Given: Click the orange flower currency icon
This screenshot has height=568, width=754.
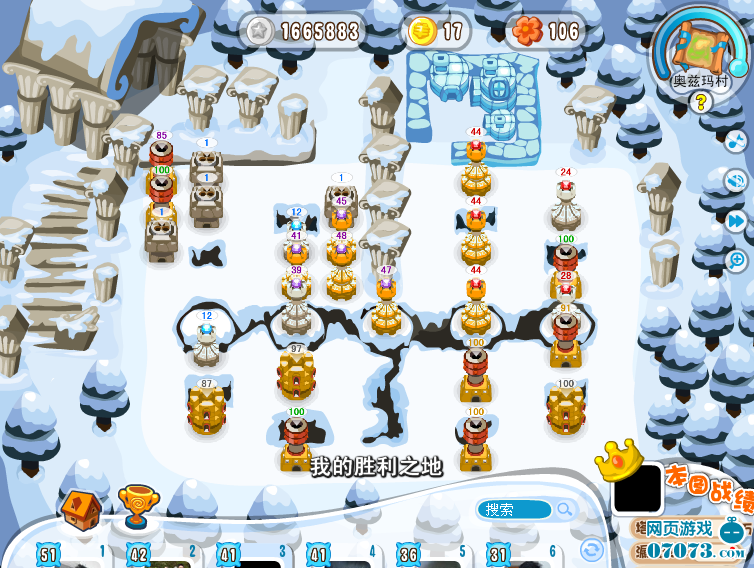Looking at the screenshot, I should pos(527,31).
